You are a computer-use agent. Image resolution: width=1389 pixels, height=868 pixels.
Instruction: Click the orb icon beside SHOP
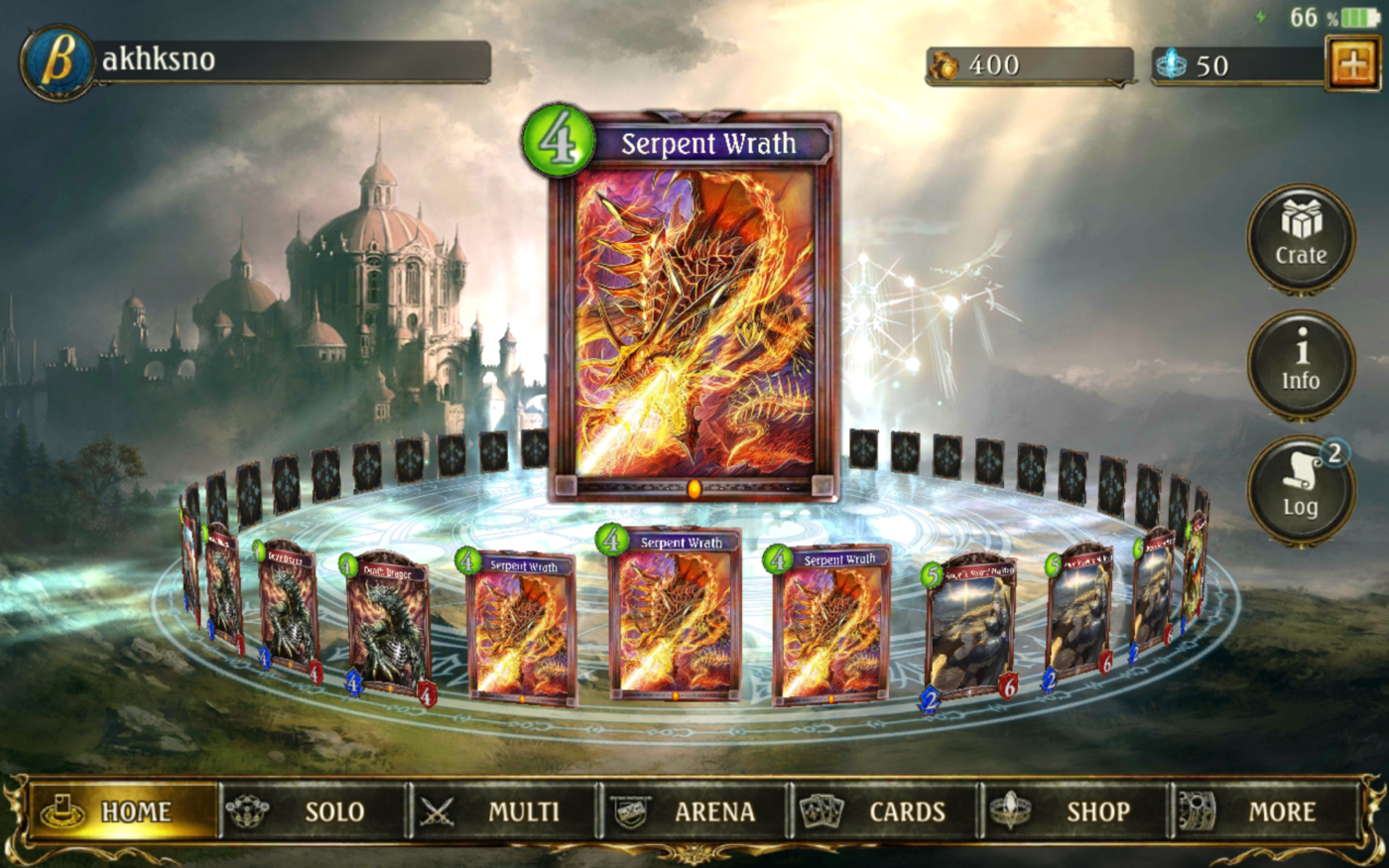click(1010, 810)
